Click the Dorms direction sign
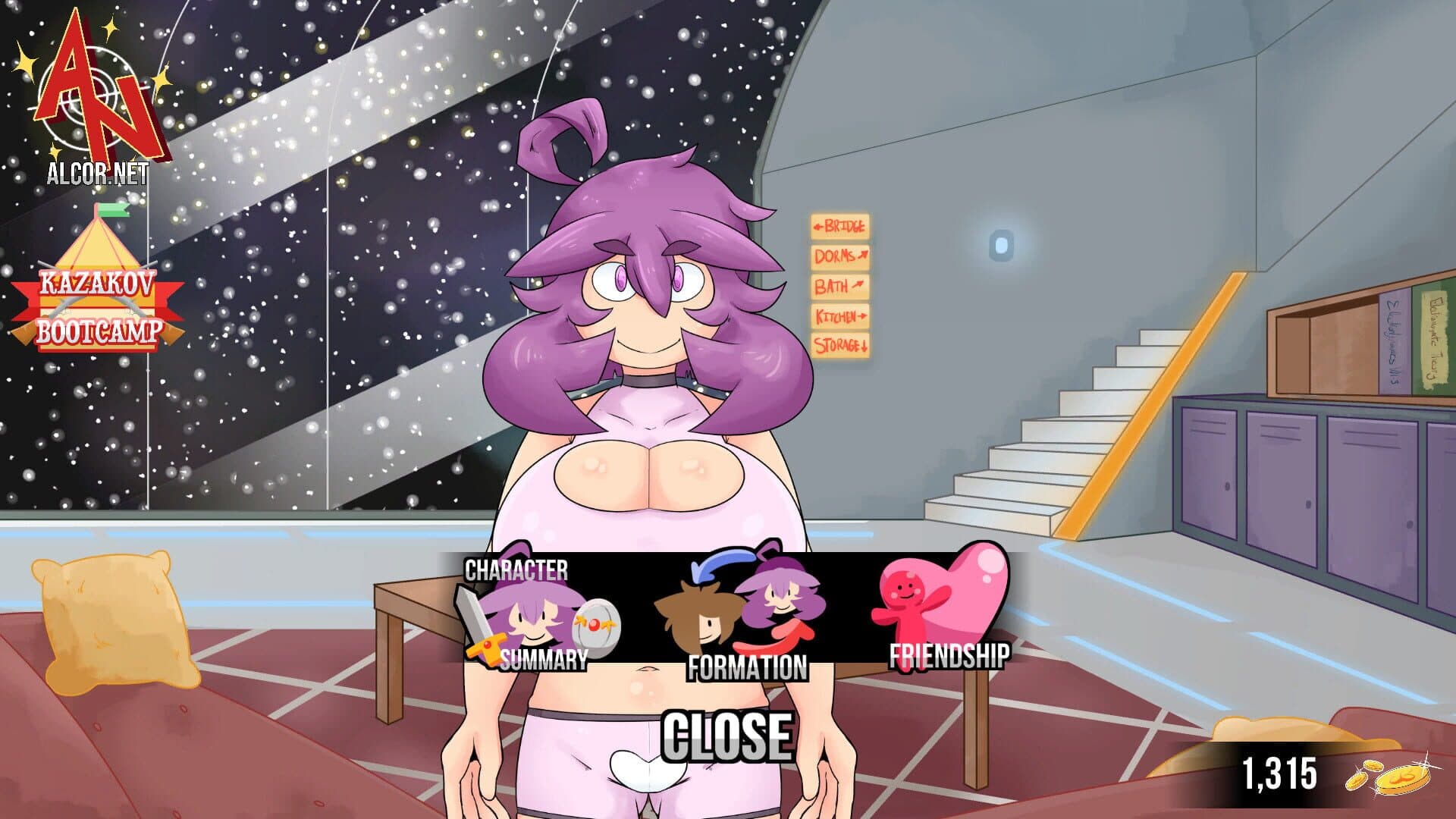Image resolution: width=1456 pixels, height=819 pixels. point(838,256)
